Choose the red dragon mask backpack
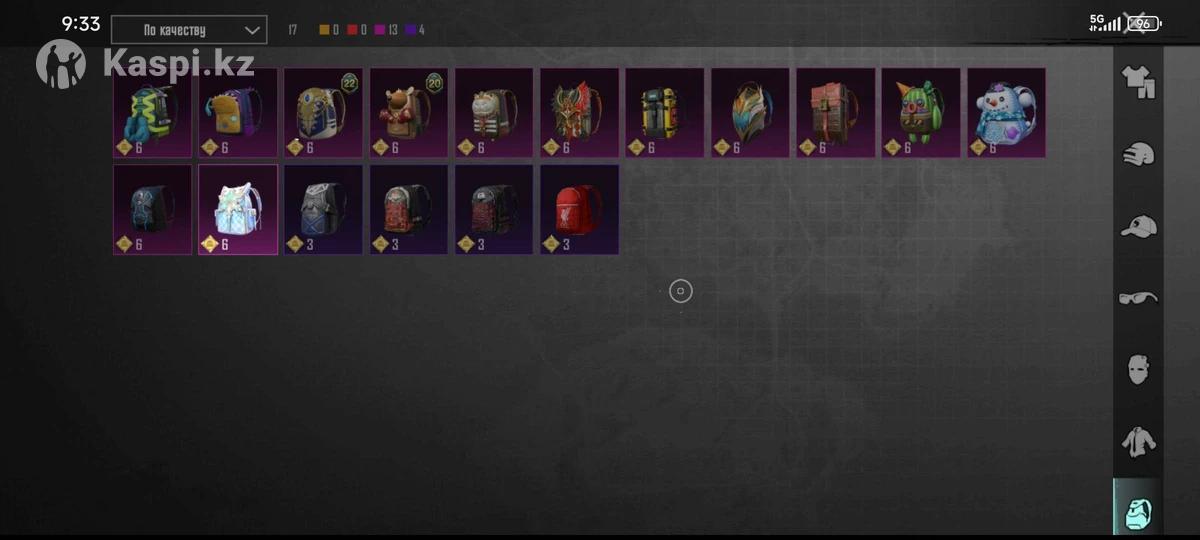This screenshot has height=540, width=1200. (579, 112)
